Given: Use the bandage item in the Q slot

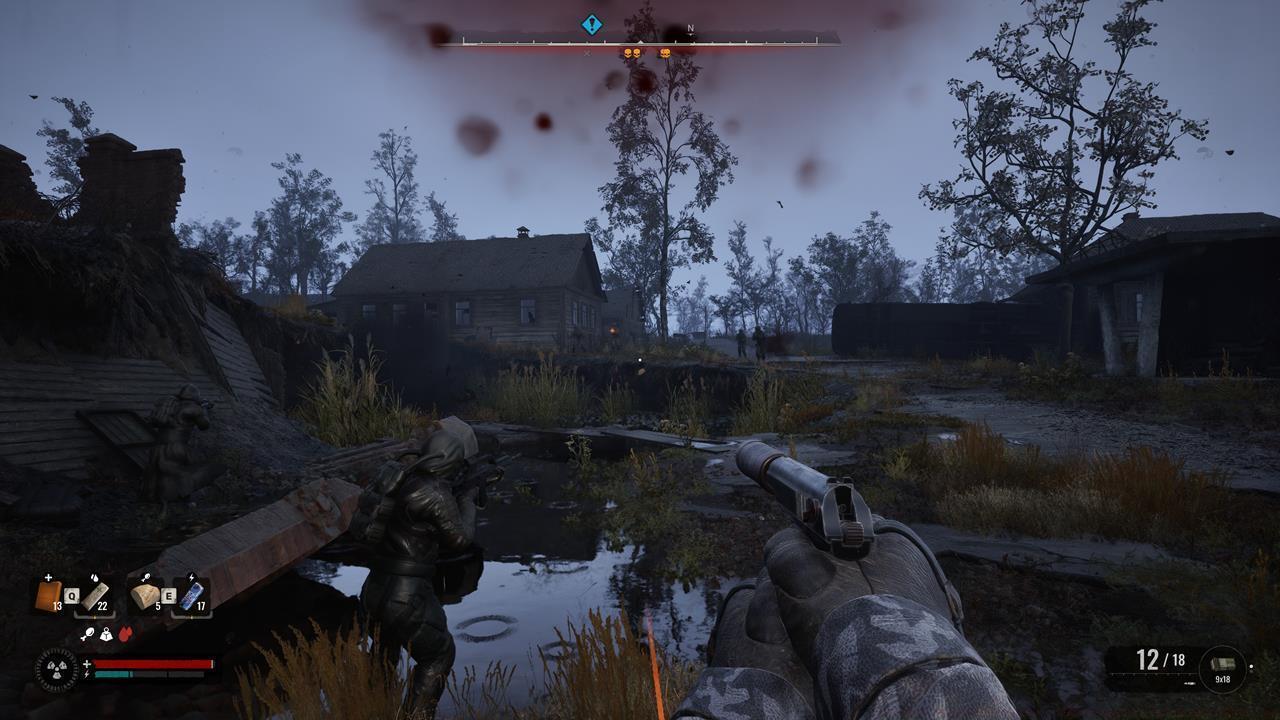Looking at the screenshot, I should click(93, 595).
